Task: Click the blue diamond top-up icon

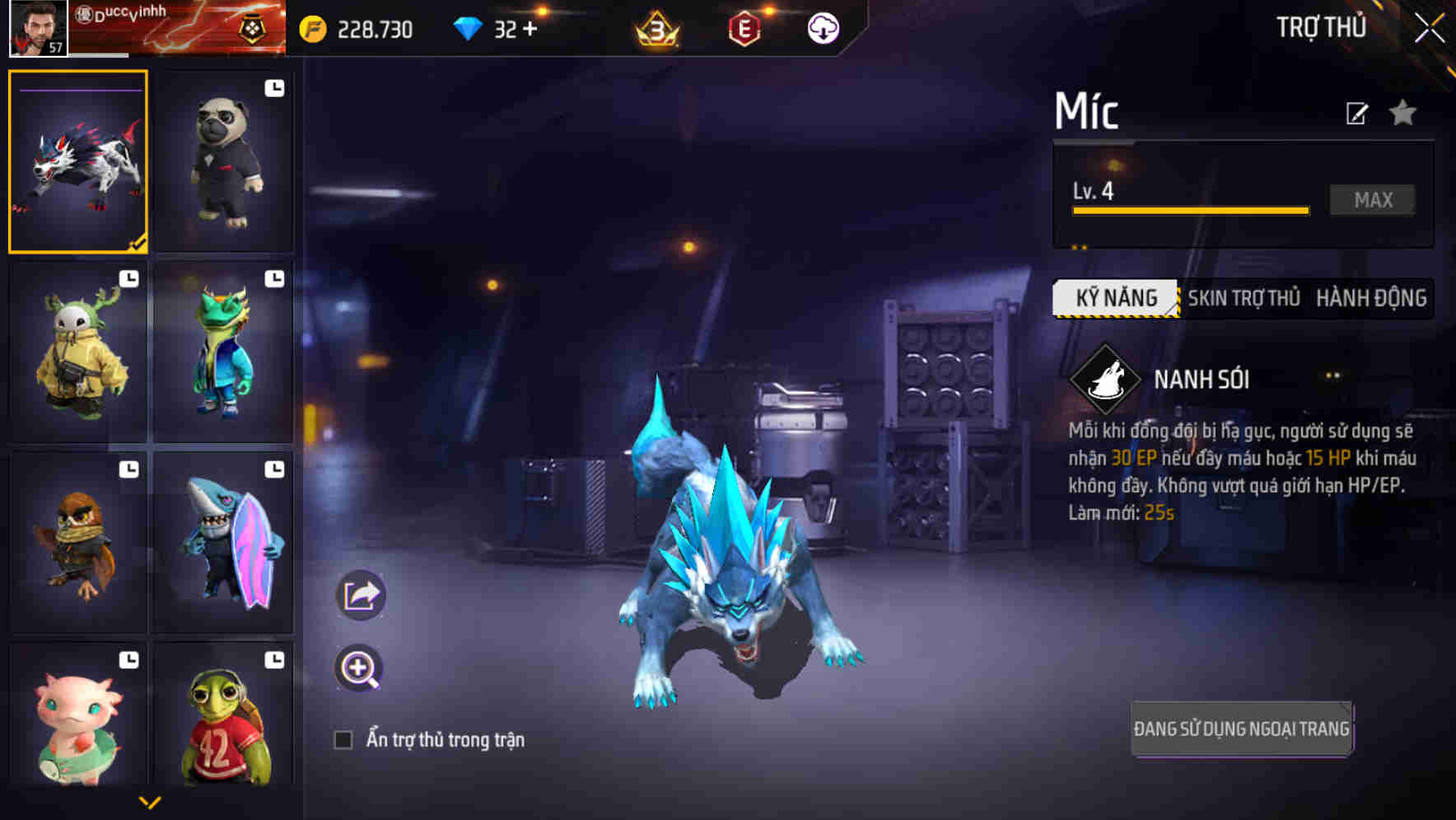Action: [467, 27]
